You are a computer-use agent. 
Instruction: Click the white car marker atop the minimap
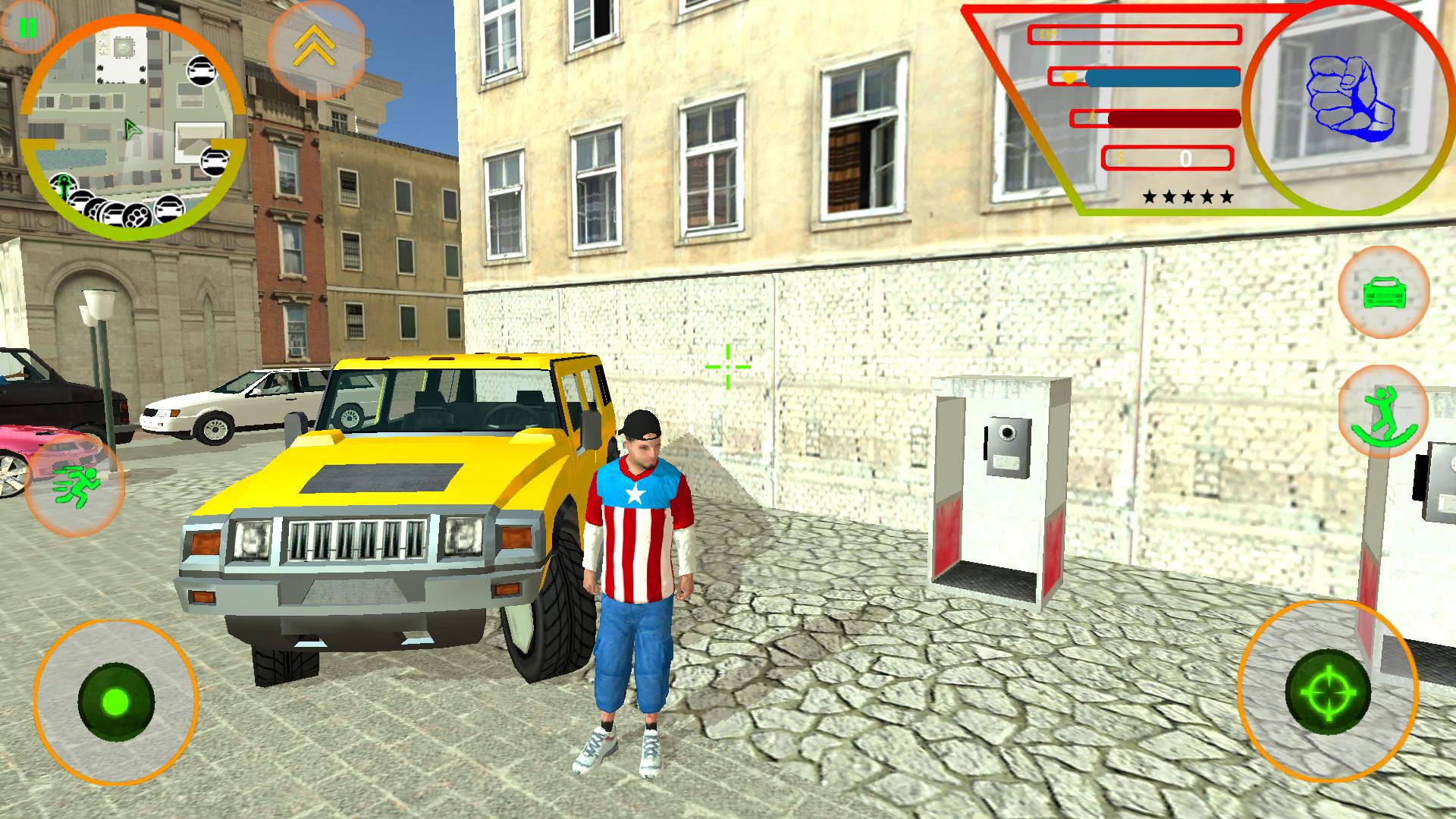pos(202,71)
